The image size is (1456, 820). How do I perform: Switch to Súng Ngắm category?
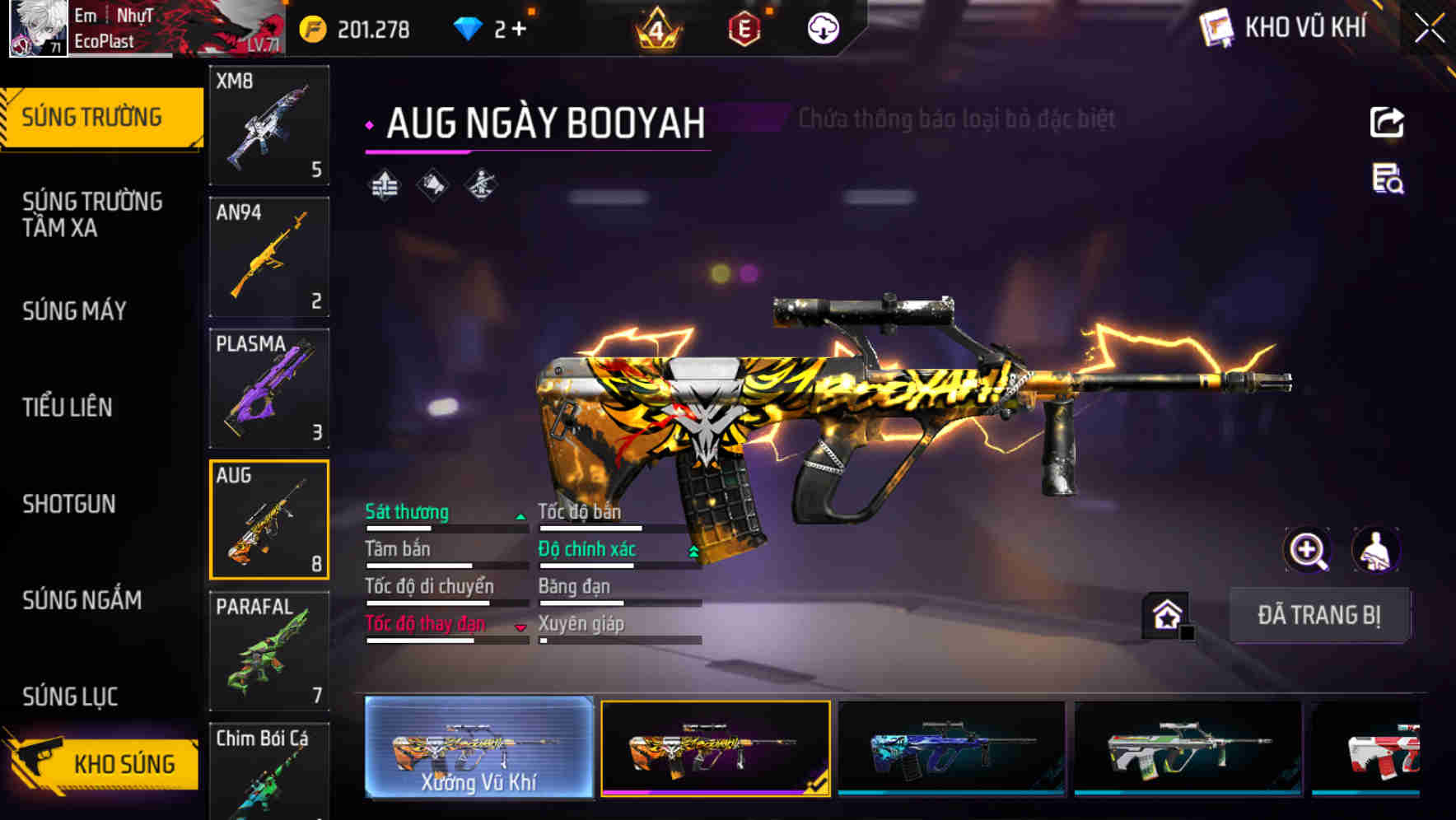(x=82, y=600)
